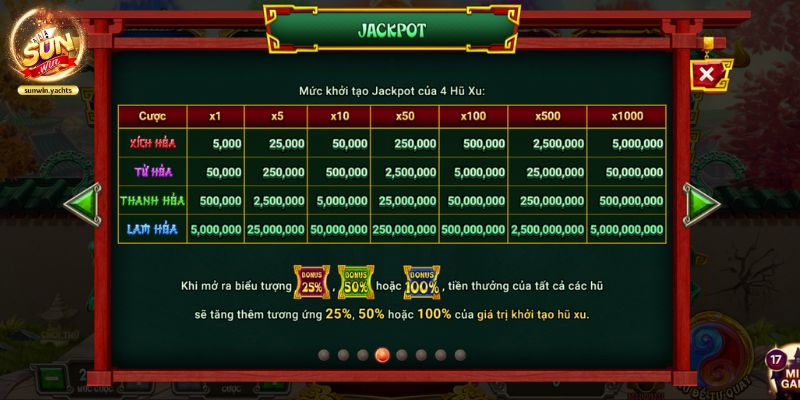Select the first page indicator dot
The height and width of the screenshot is (400, 800).
pyautogui.click(x=324, y=355)
